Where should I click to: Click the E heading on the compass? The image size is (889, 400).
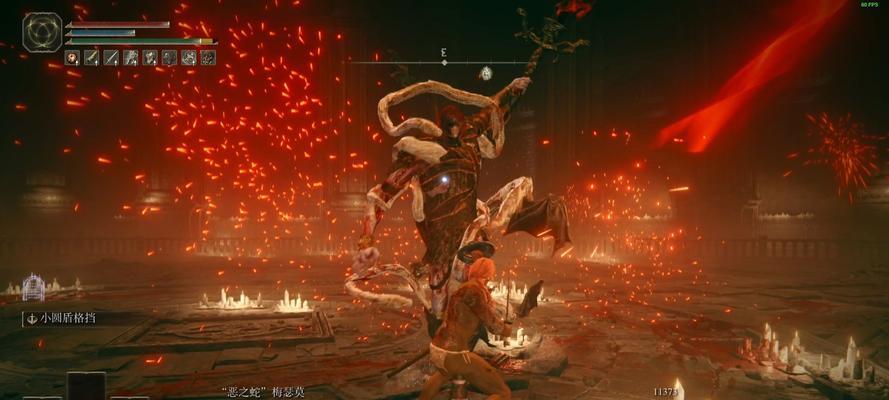pos(443,50)
